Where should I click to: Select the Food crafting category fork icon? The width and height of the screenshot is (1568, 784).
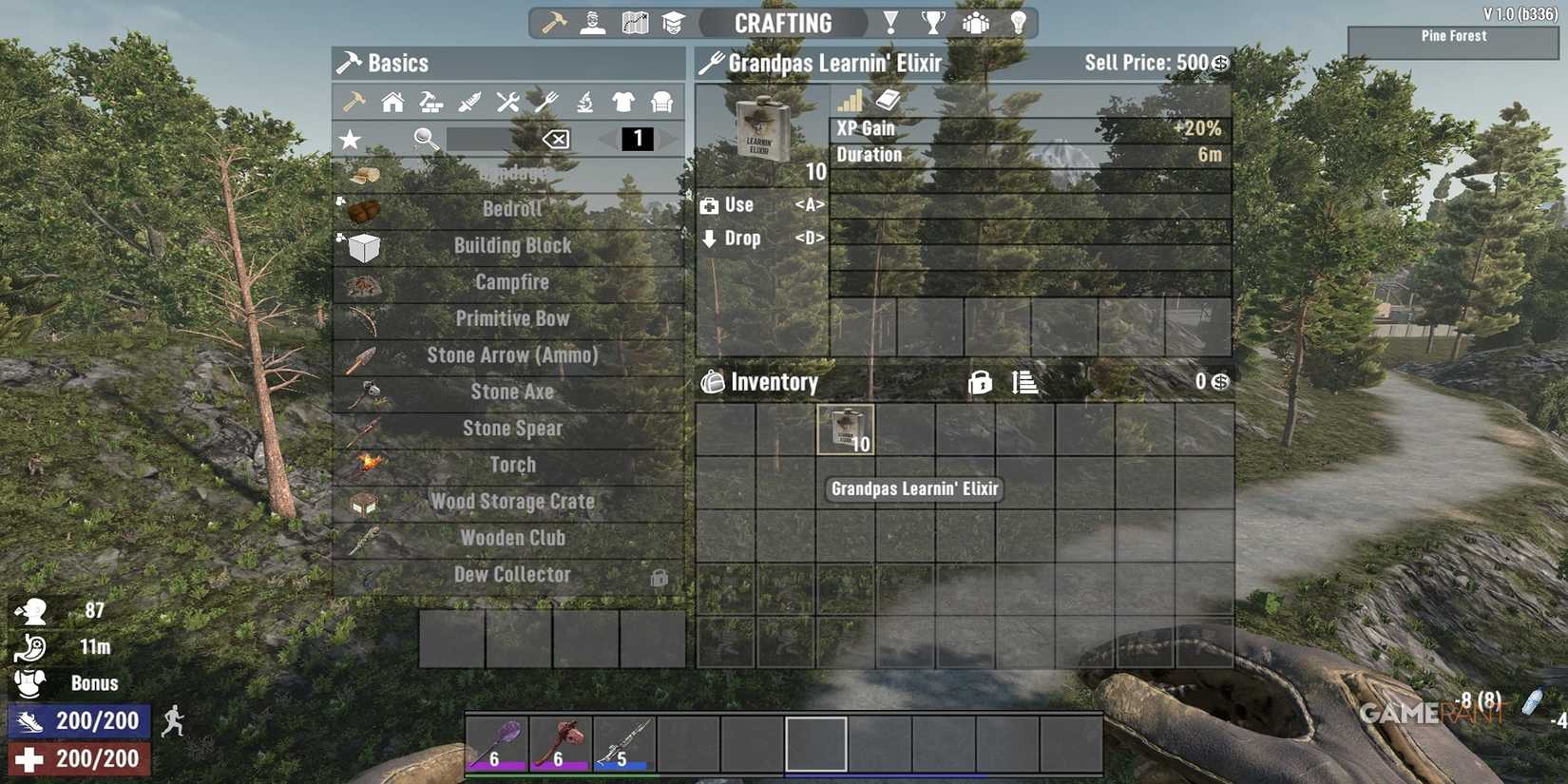point(545,102)
